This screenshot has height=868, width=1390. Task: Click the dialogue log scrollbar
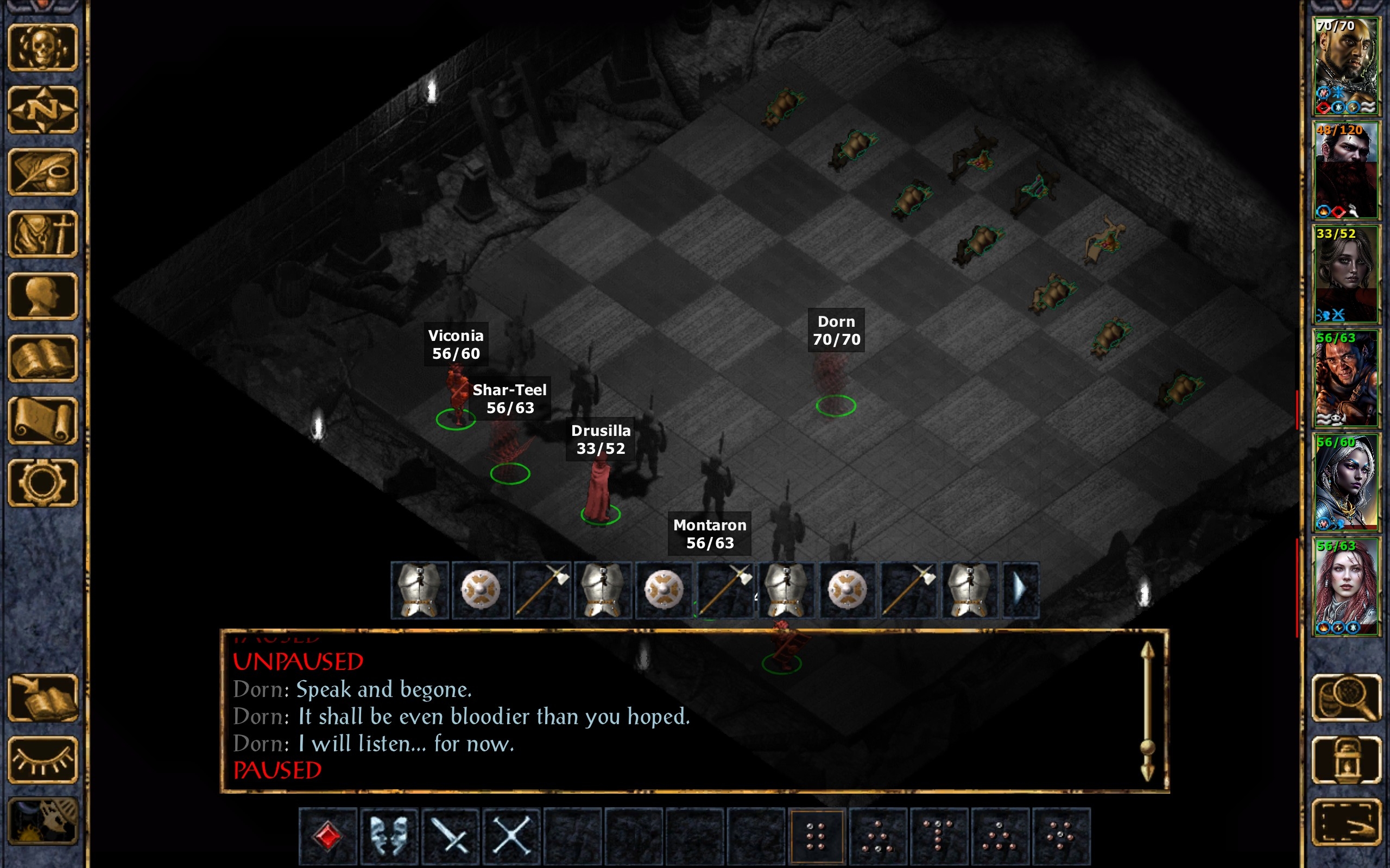point(1147,712)
